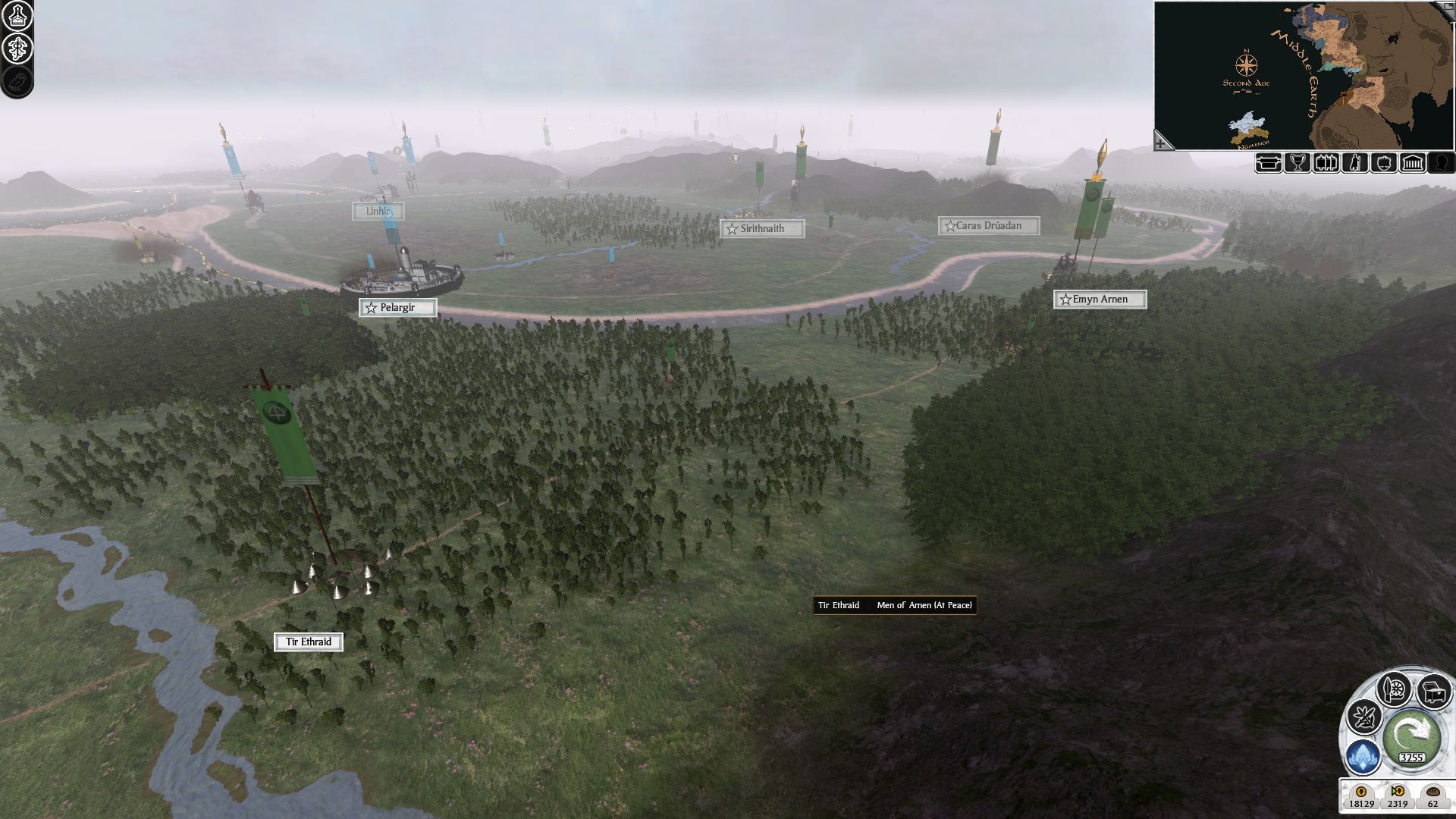
Task: Expand the minimap with the plus button
Action: 1162,141
